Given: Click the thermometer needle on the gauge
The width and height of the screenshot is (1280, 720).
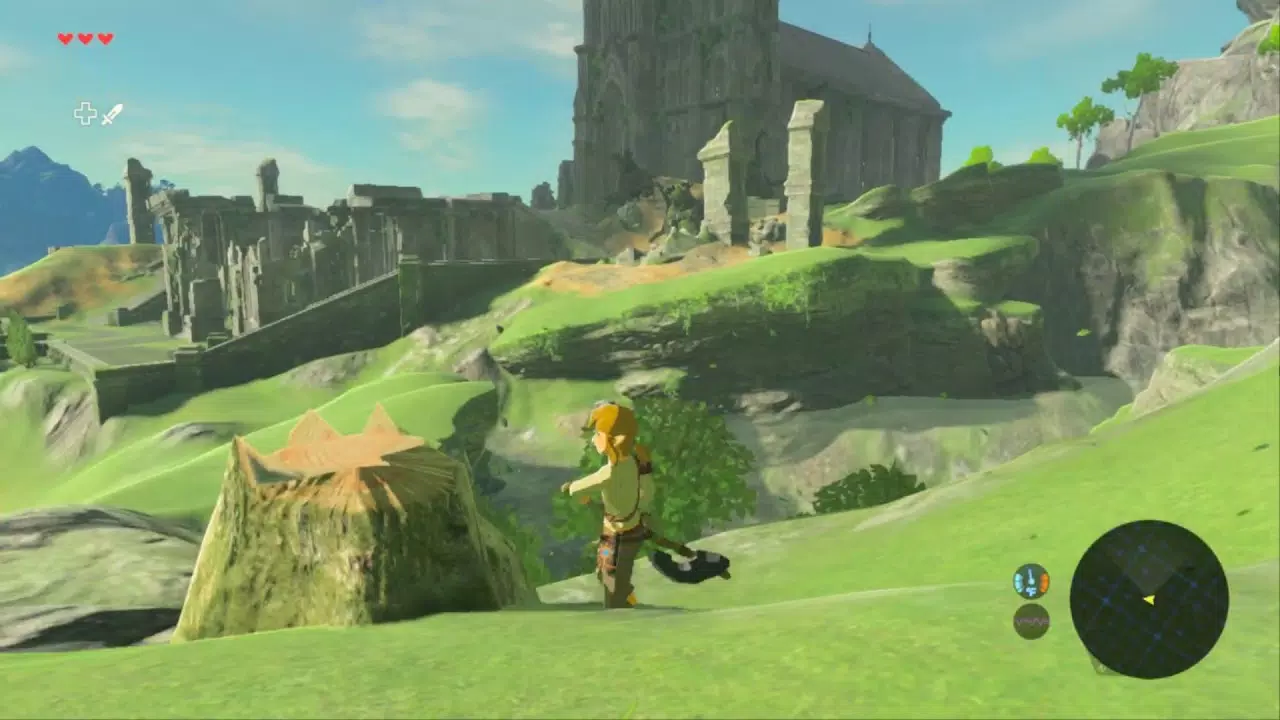Looking at the screenshot, I should point(1031,575).
